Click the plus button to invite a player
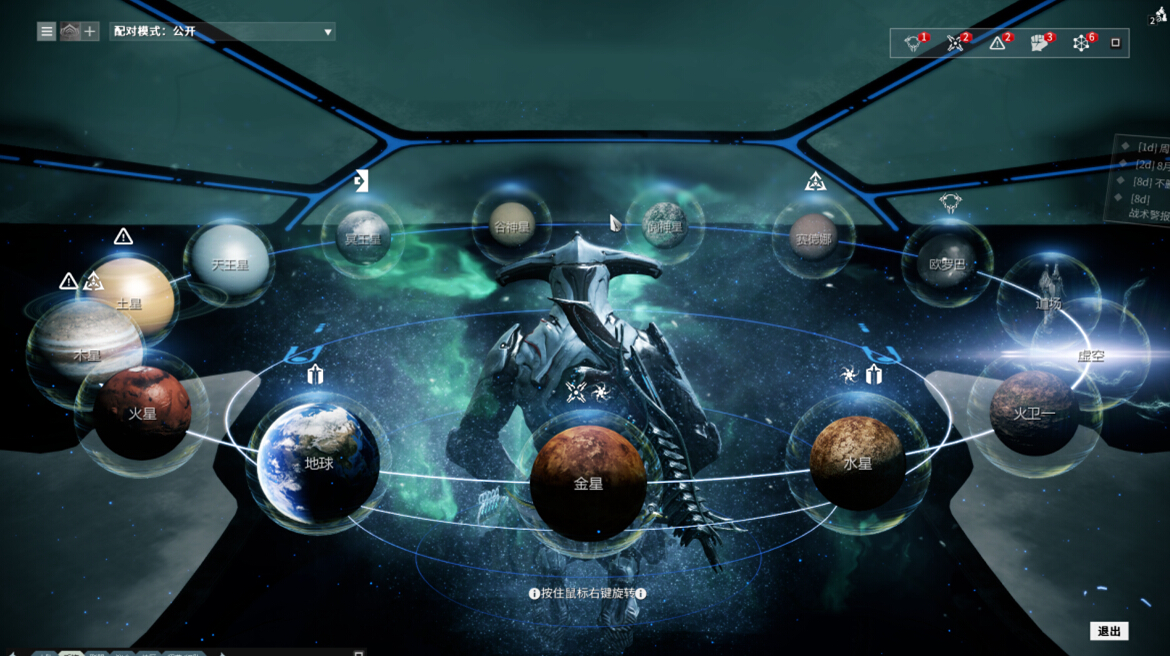This screenshot has width=1170, height=656. pyautogui.click(x=90, y=31)
